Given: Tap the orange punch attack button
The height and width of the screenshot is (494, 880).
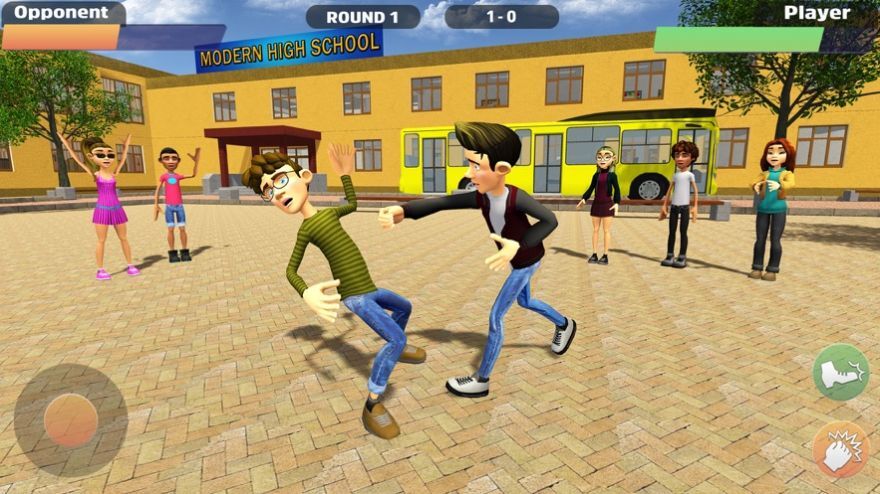Looking at the screenshot, I should (x=840, y=449).
